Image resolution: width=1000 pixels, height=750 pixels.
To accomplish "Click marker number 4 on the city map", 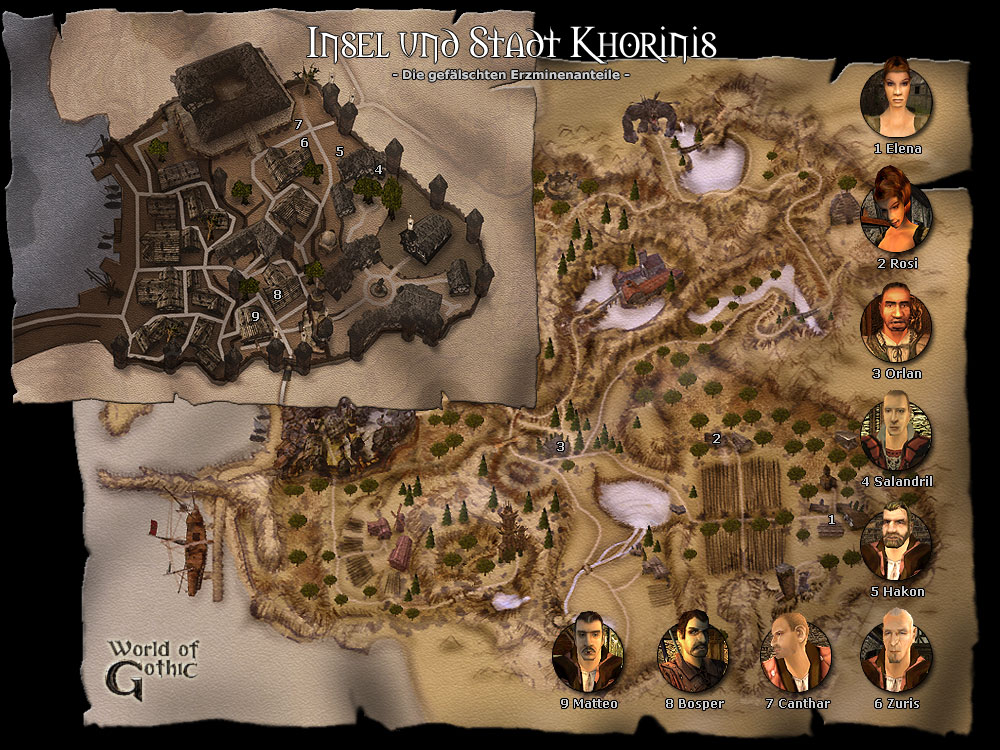I will [379, 170].
